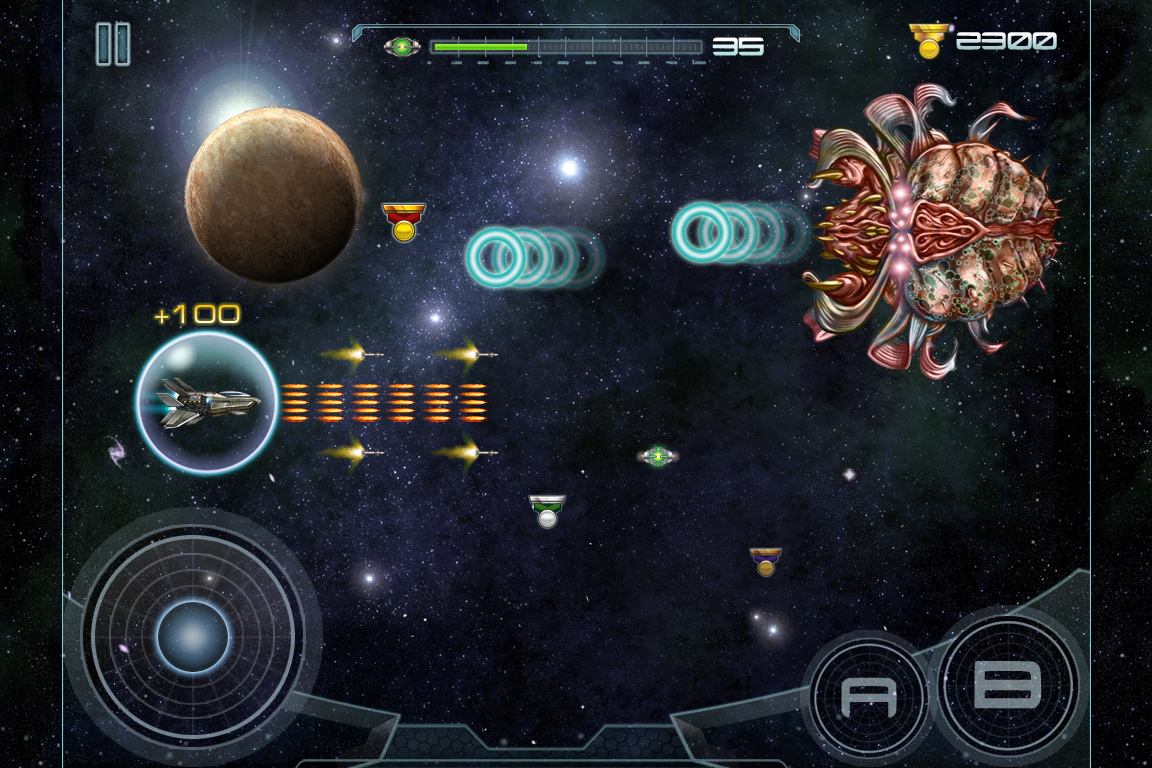Screen dimensions: 1152x768
Task: Tap the B action button
Action: pos(1008,685)
